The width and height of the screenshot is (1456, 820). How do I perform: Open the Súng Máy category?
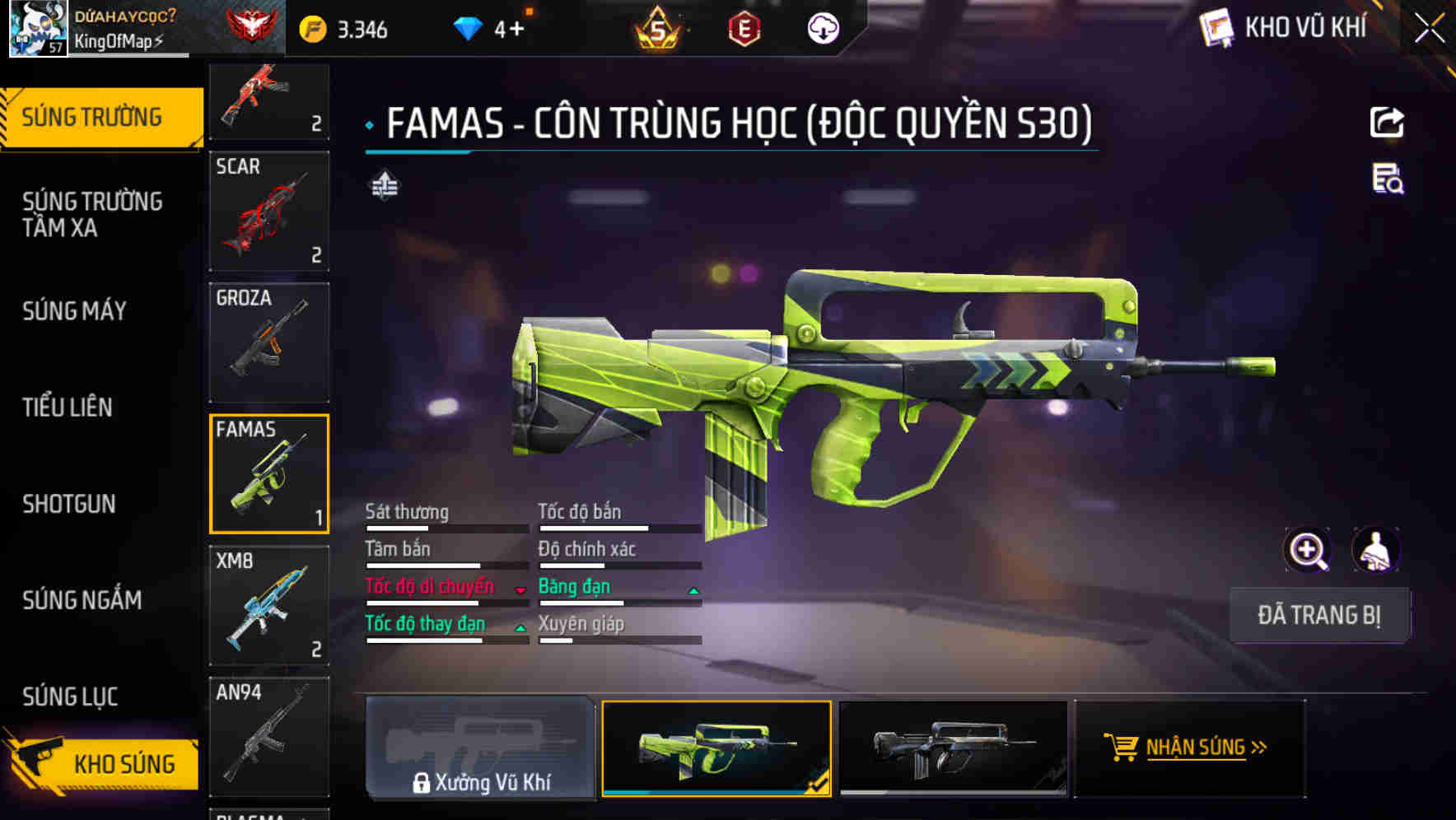[74, 310]
